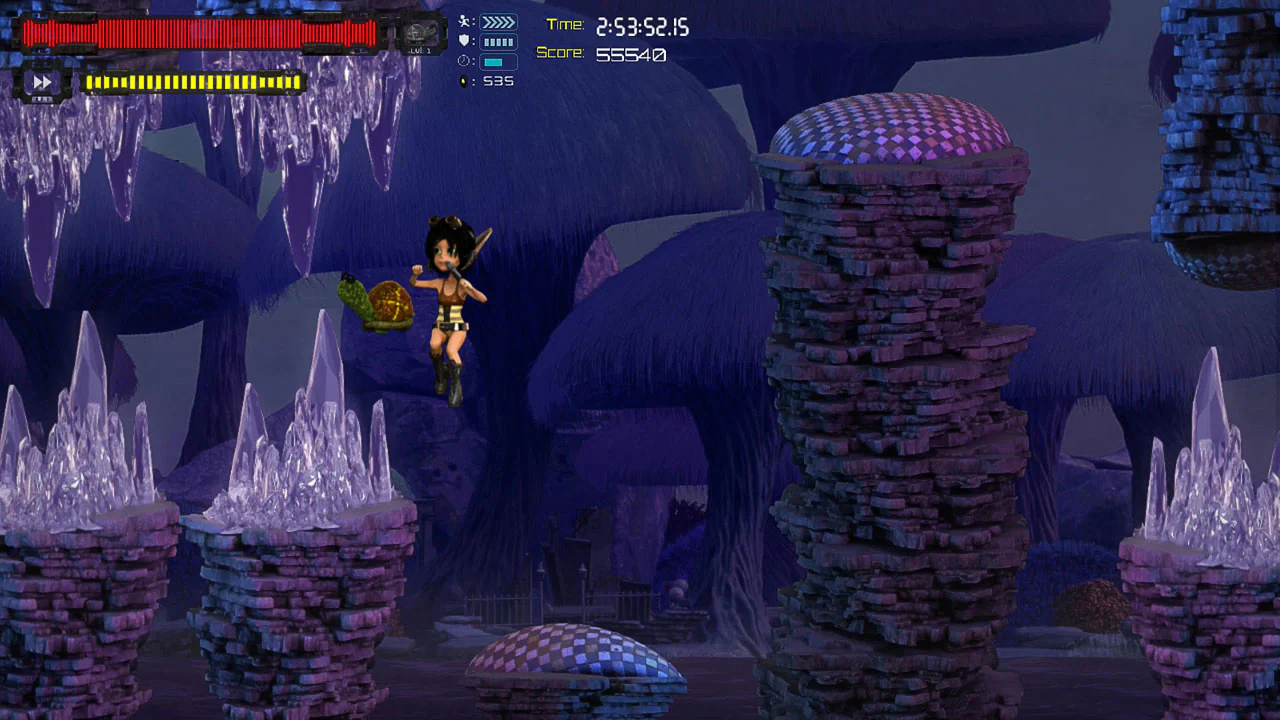Enable the speed boost chevrons display
This screenshot has width=1280, height=720.
click(497, 21)
